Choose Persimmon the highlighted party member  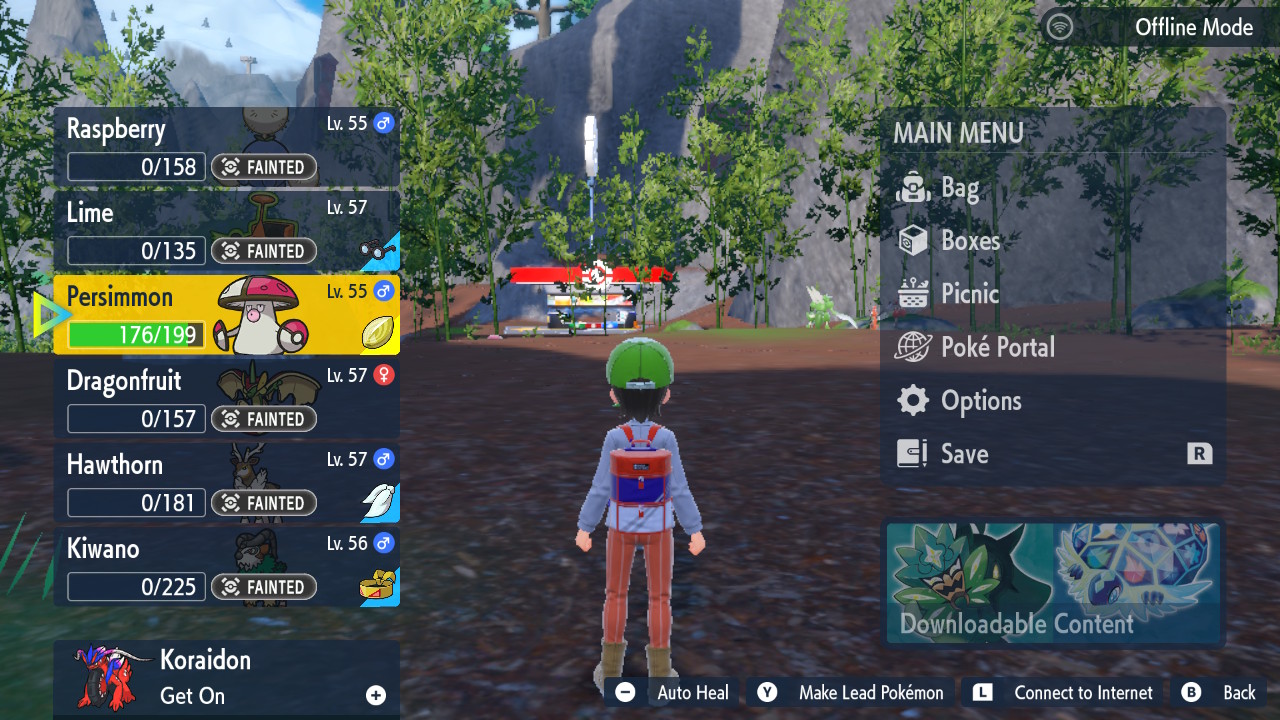coord(226,315)
